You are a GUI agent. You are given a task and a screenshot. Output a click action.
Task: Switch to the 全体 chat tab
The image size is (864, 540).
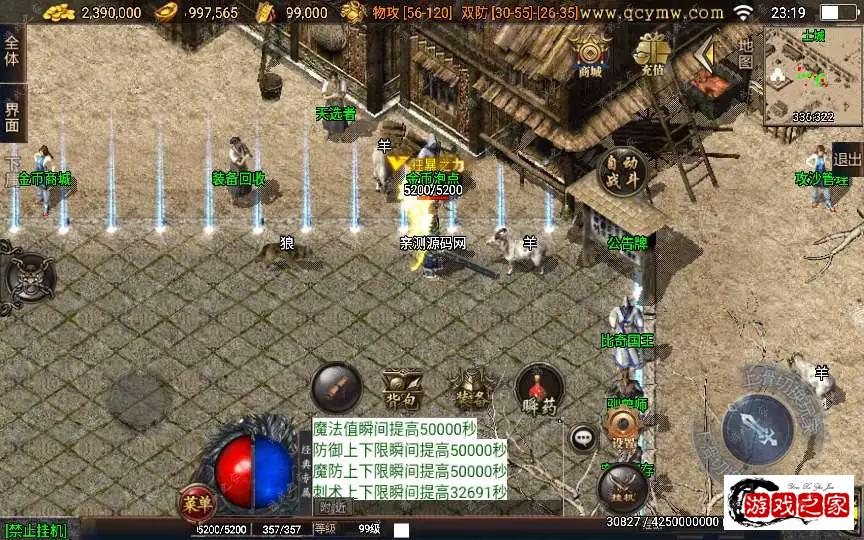point(12,46)
